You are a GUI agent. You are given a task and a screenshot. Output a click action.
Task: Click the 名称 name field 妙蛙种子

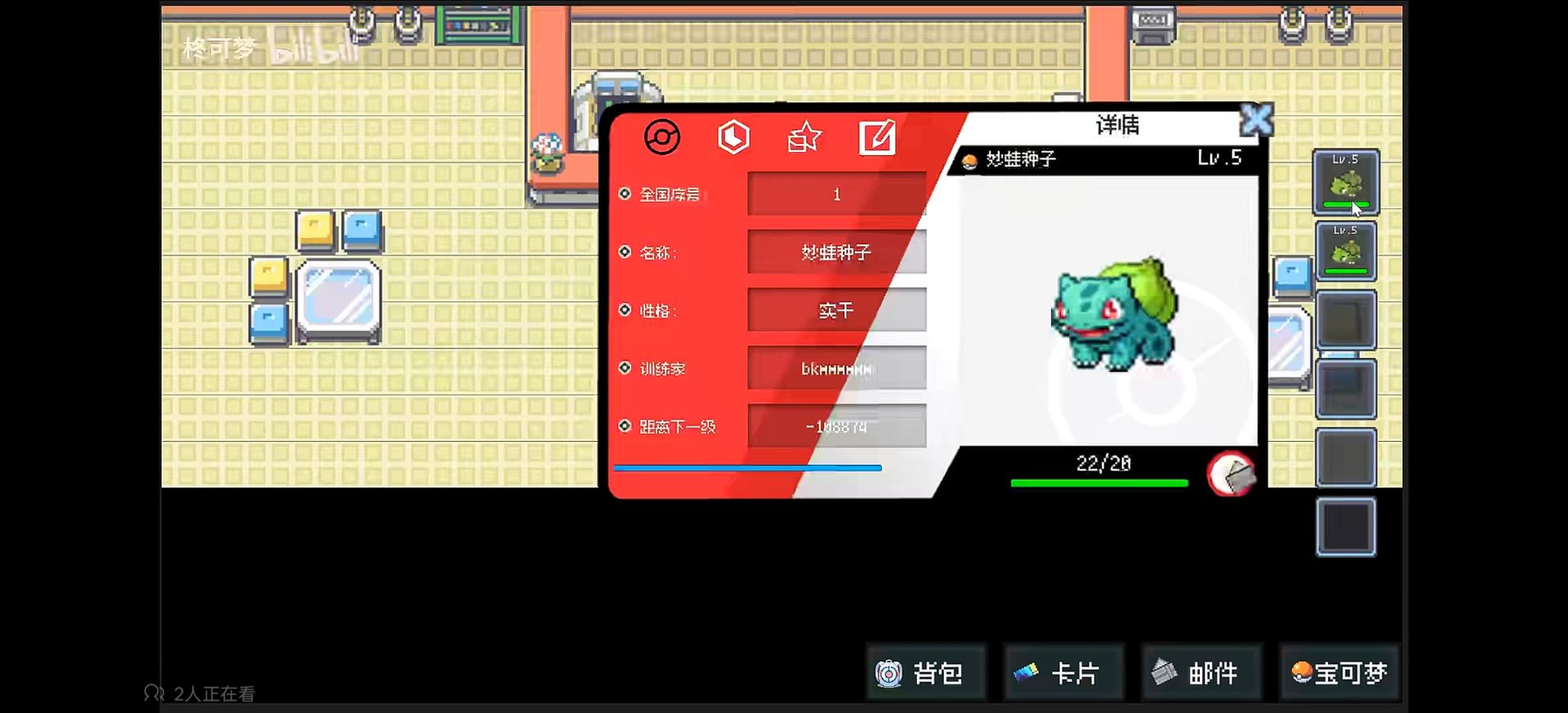[836, 252]
